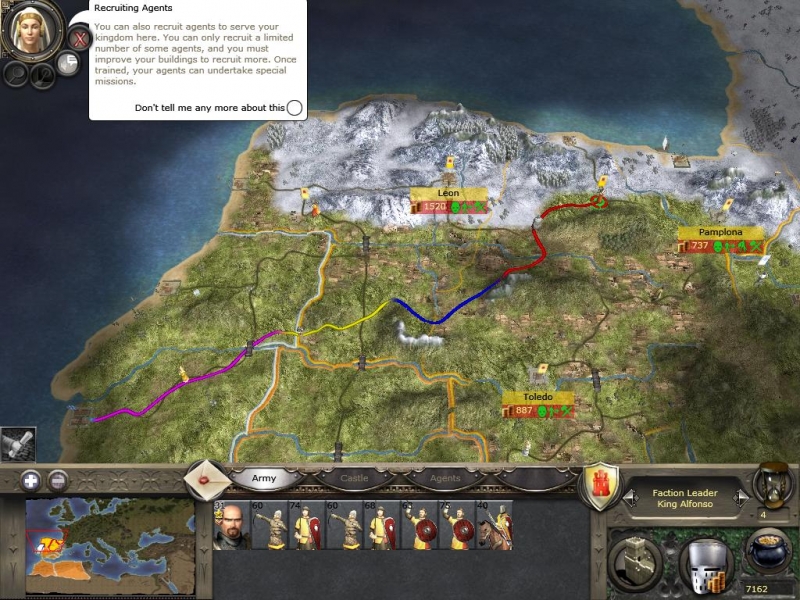Toggle the advisor speech bubble button
800x600 pixels.
pos(68,64)
